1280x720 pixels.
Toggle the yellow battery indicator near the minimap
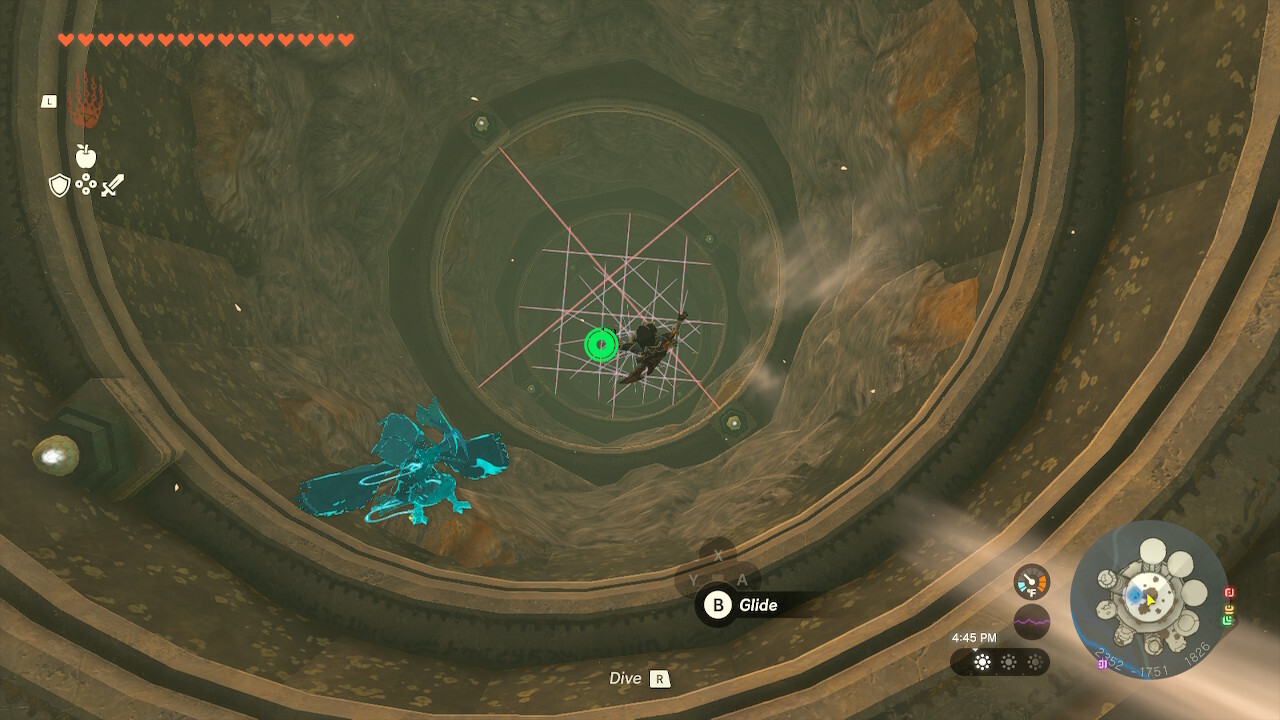pyautogui.click(x=1229, y=608)
